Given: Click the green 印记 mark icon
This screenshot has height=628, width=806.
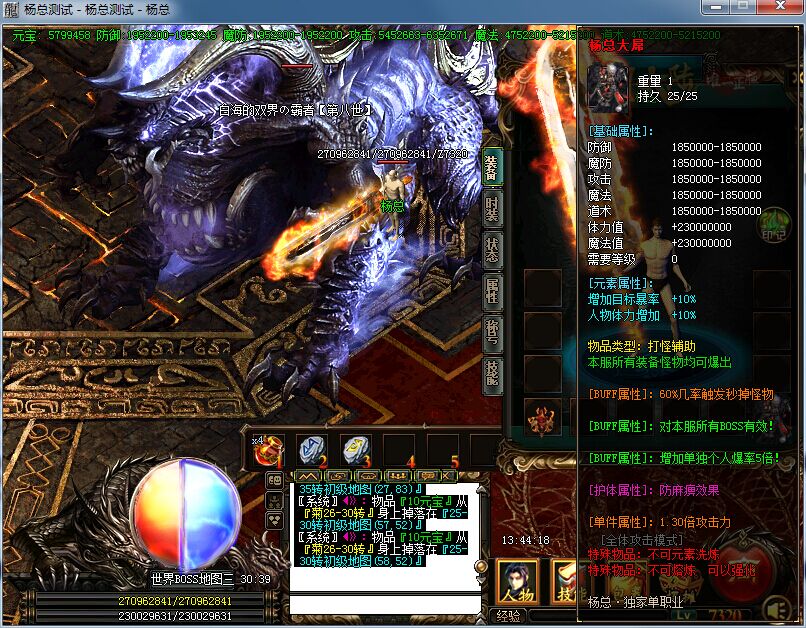Looking at the screenshot, I should 774,226.
